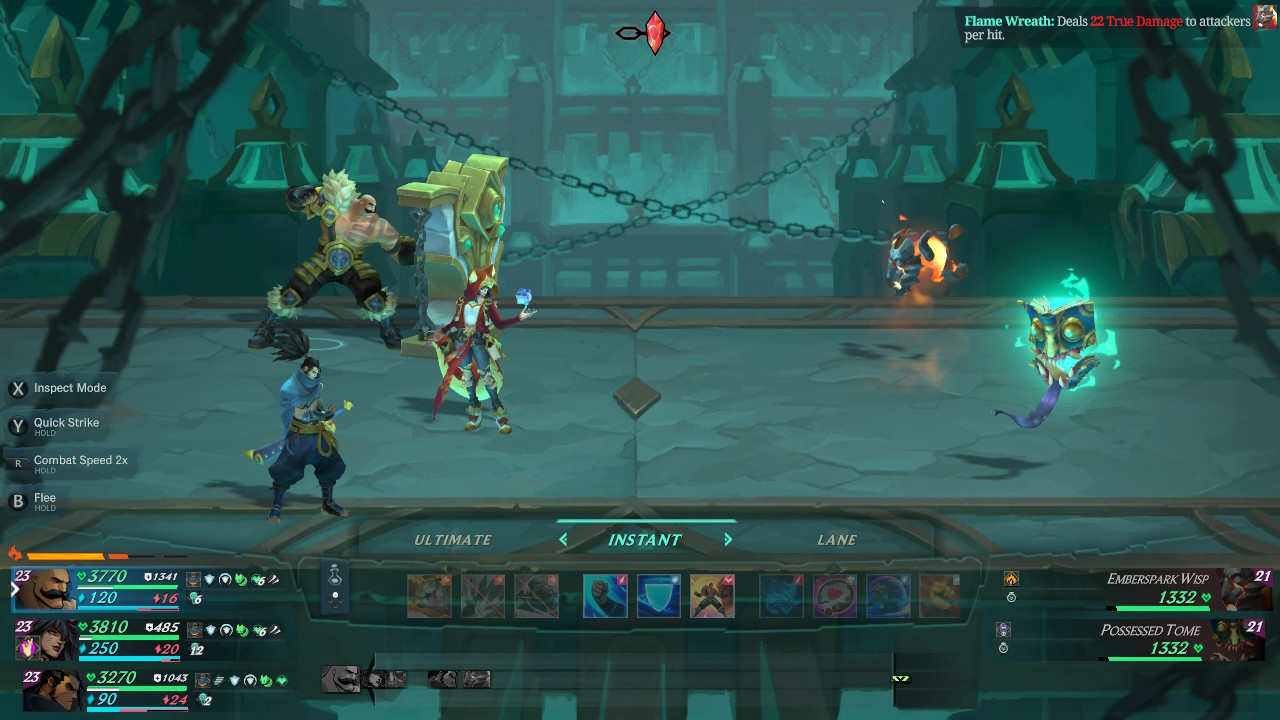Choose Yasuo's portrait in the party list

coord(48,690)
